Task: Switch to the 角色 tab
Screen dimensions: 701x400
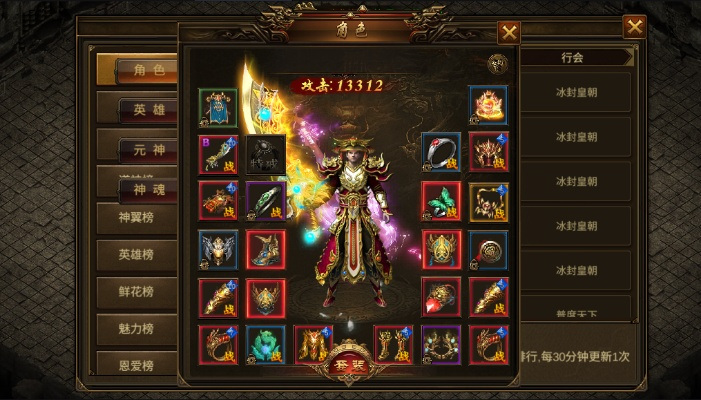Action: pyautogui.click(x=138, y=70)
